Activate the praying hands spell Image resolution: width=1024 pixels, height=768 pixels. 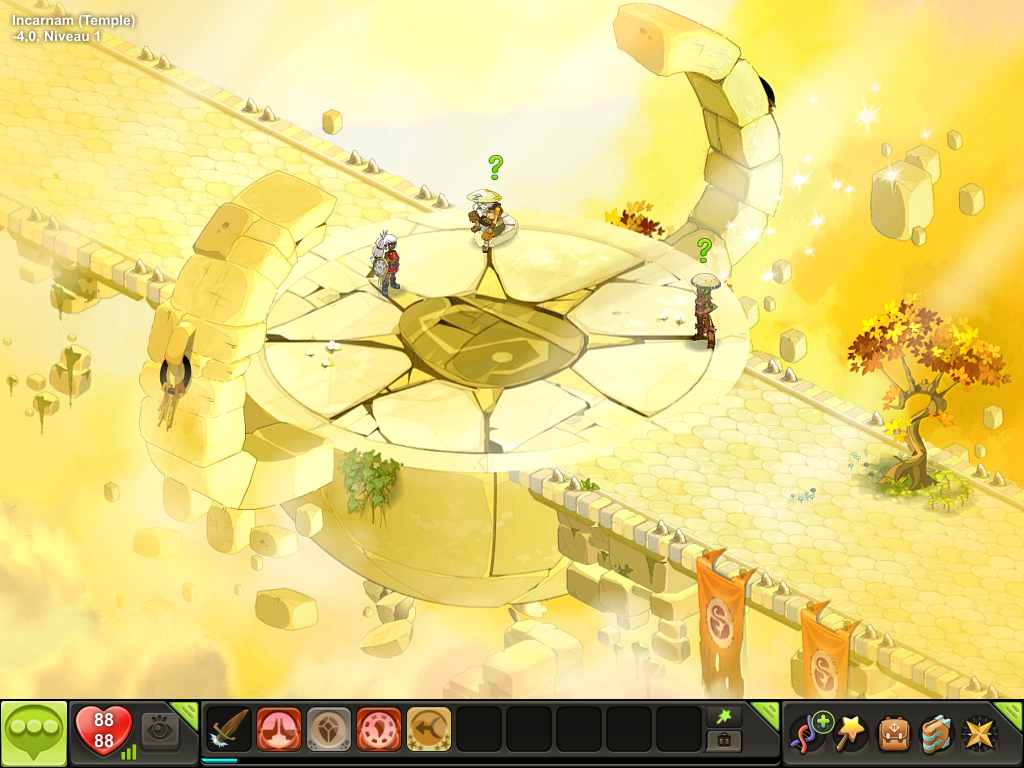(x=279, y=731)
